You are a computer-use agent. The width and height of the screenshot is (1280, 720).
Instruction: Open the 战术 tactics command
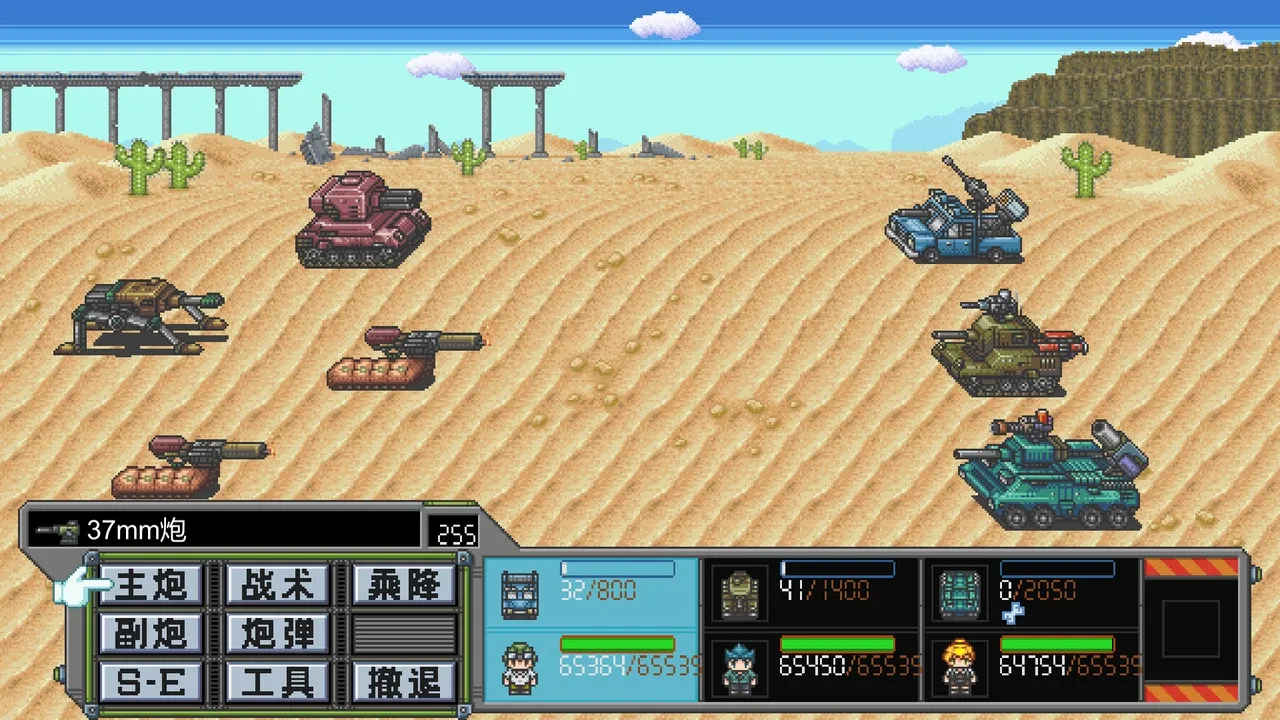coord(278,585)
